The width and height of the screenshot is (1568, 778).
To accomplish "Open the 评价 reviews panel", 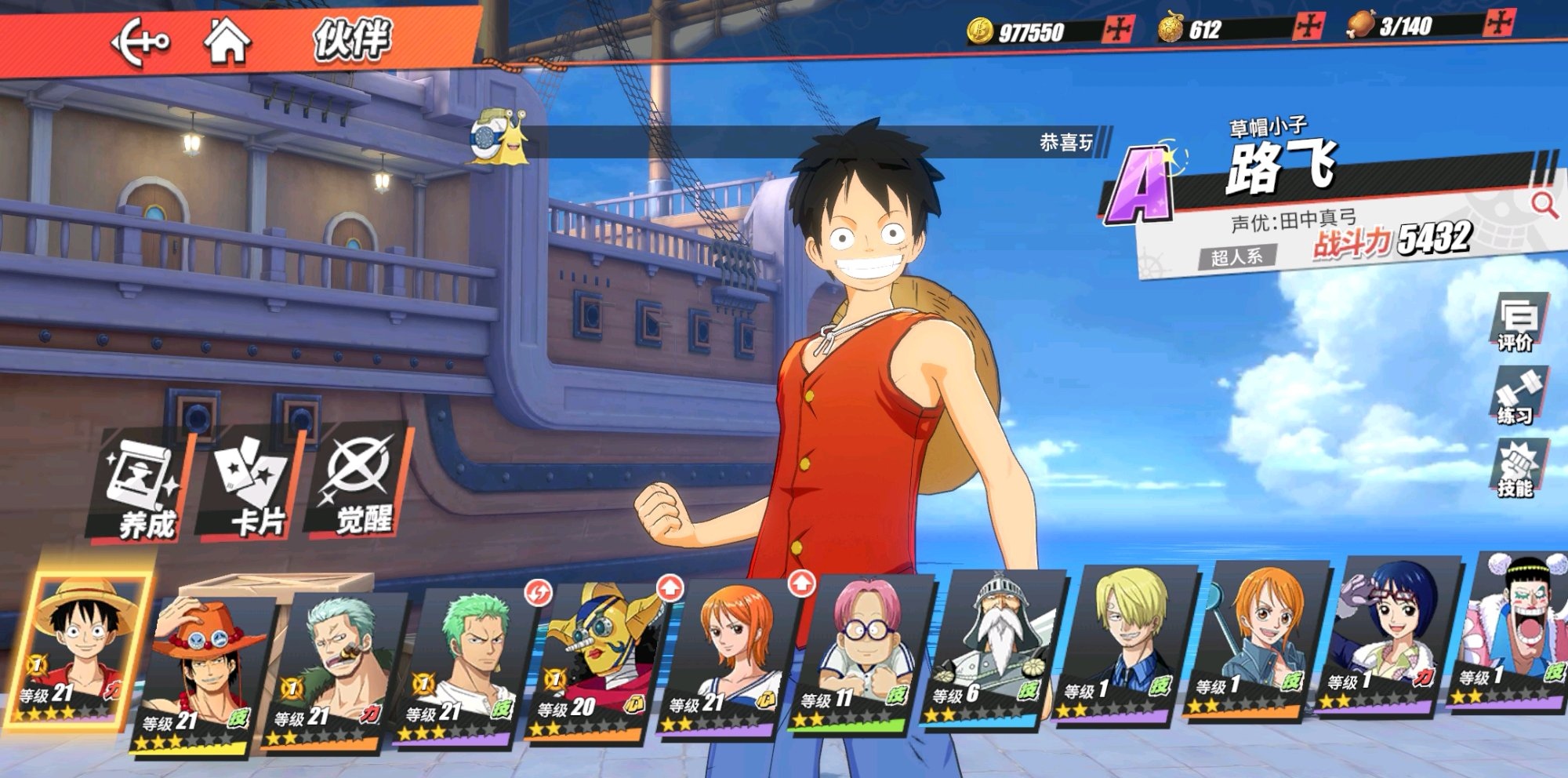I will click(1517, 323).
